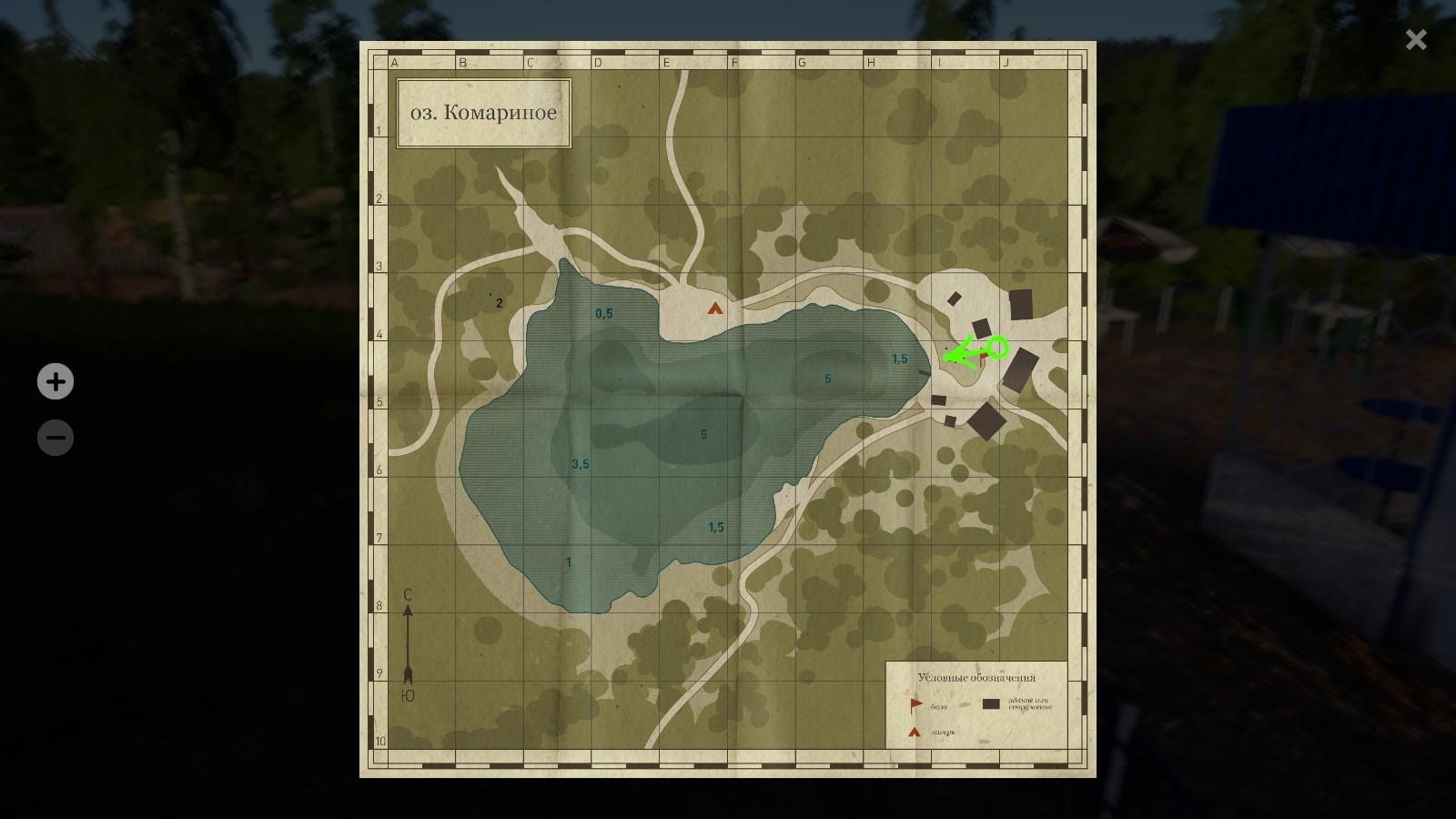
Task: Select grid column label G at map top
Action: (x=802, y=63)
